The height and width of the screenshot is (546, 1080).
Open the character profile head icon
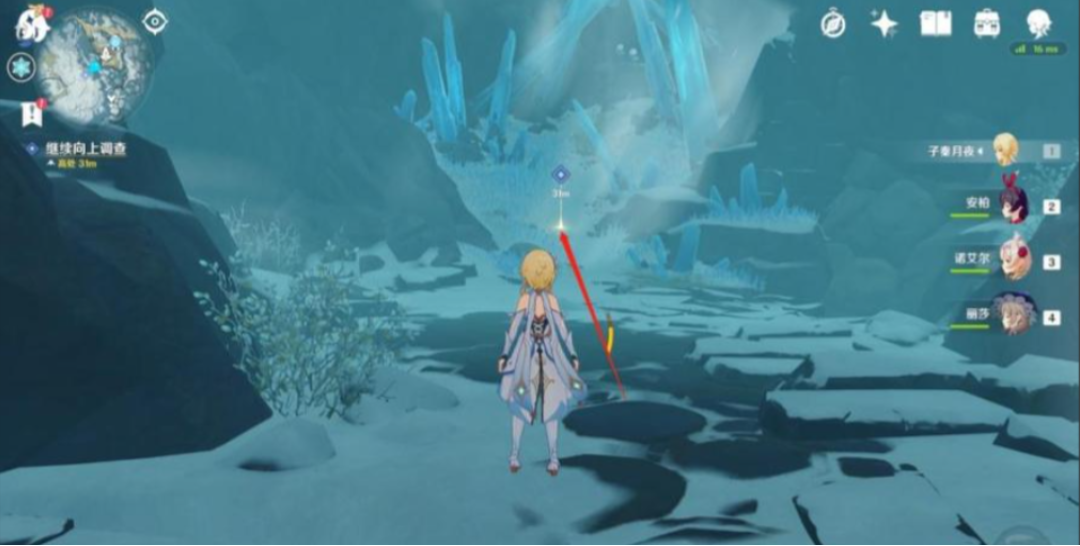1039,23
